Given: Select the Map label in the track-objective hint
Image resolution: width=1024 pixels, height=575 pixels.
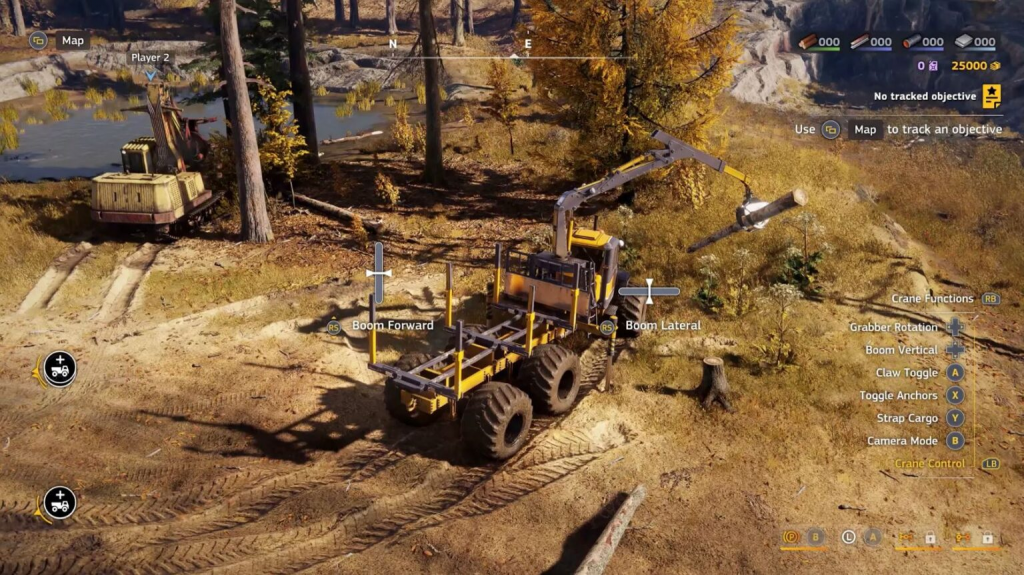Looking at the screenshot, I should [865, 129].
